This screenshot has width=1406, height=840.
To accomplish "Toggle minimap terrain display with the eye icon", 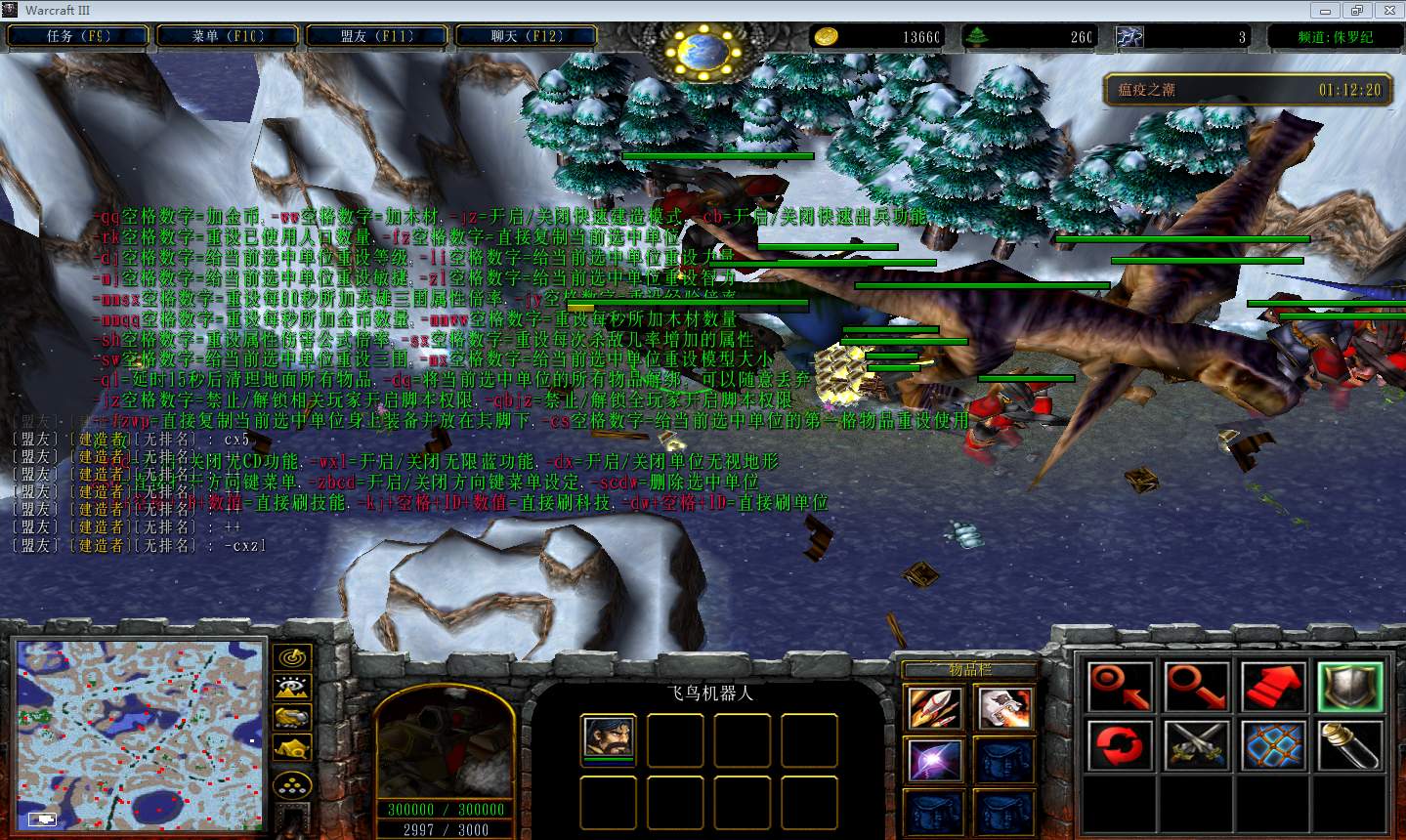I will pyautogui.click(x=292, y=688).
